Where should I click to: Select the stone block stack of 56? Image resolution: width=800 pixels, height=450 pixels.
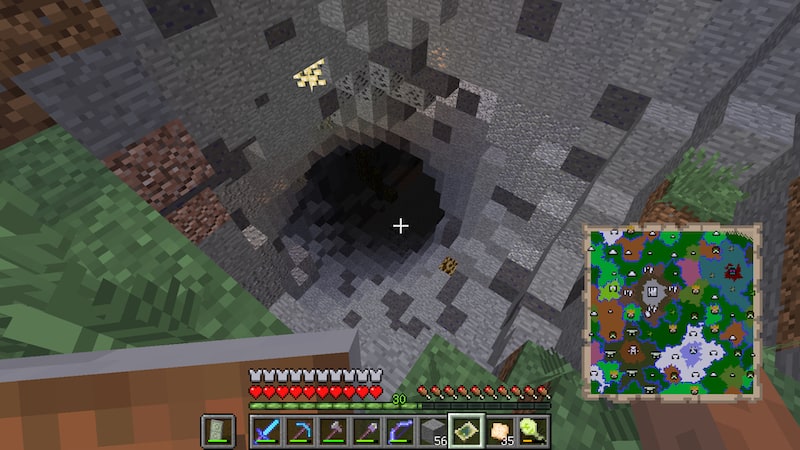433,432
